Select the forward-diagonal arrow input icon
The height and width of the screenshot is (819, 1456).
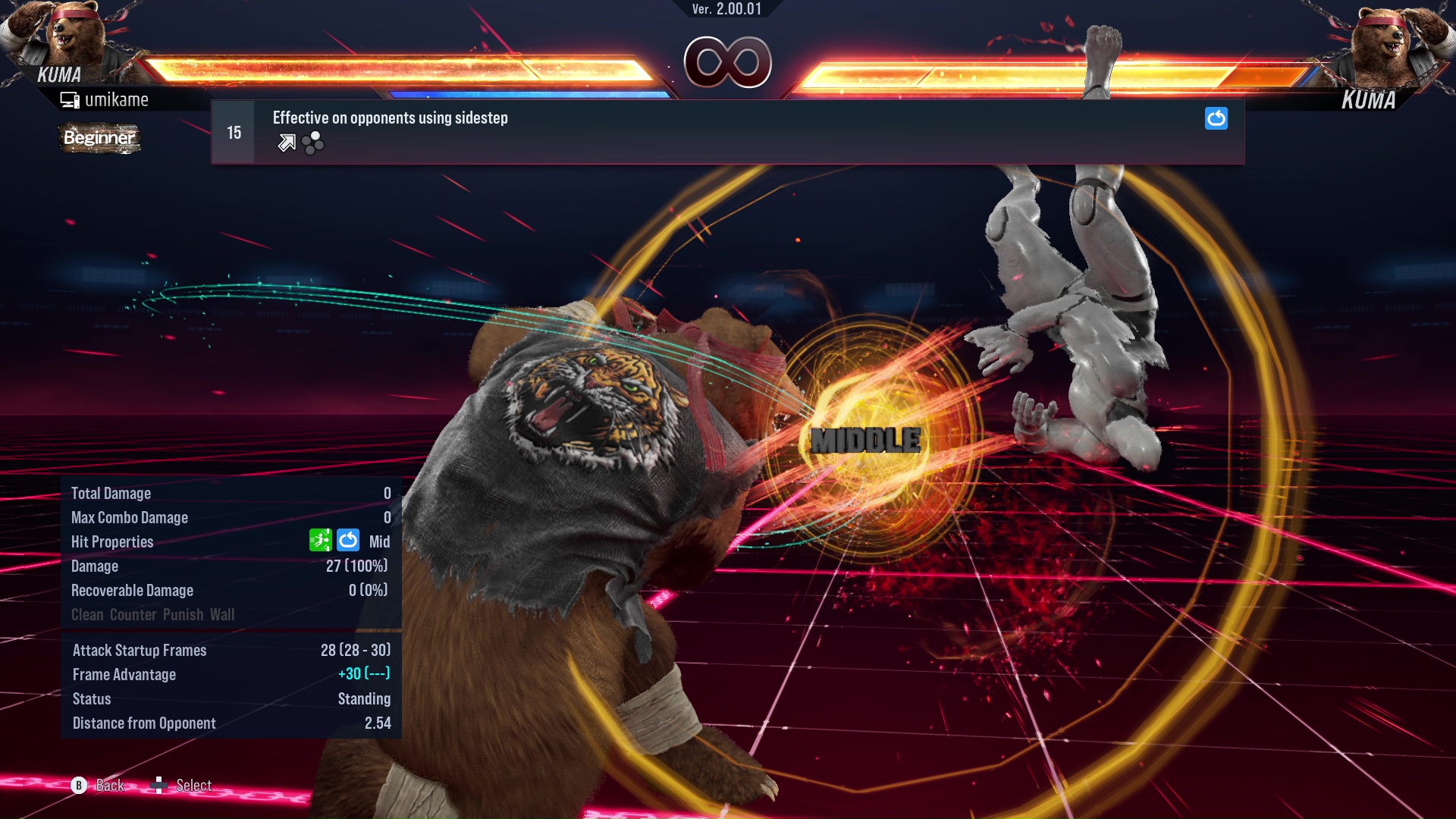(x=285, y=142)
